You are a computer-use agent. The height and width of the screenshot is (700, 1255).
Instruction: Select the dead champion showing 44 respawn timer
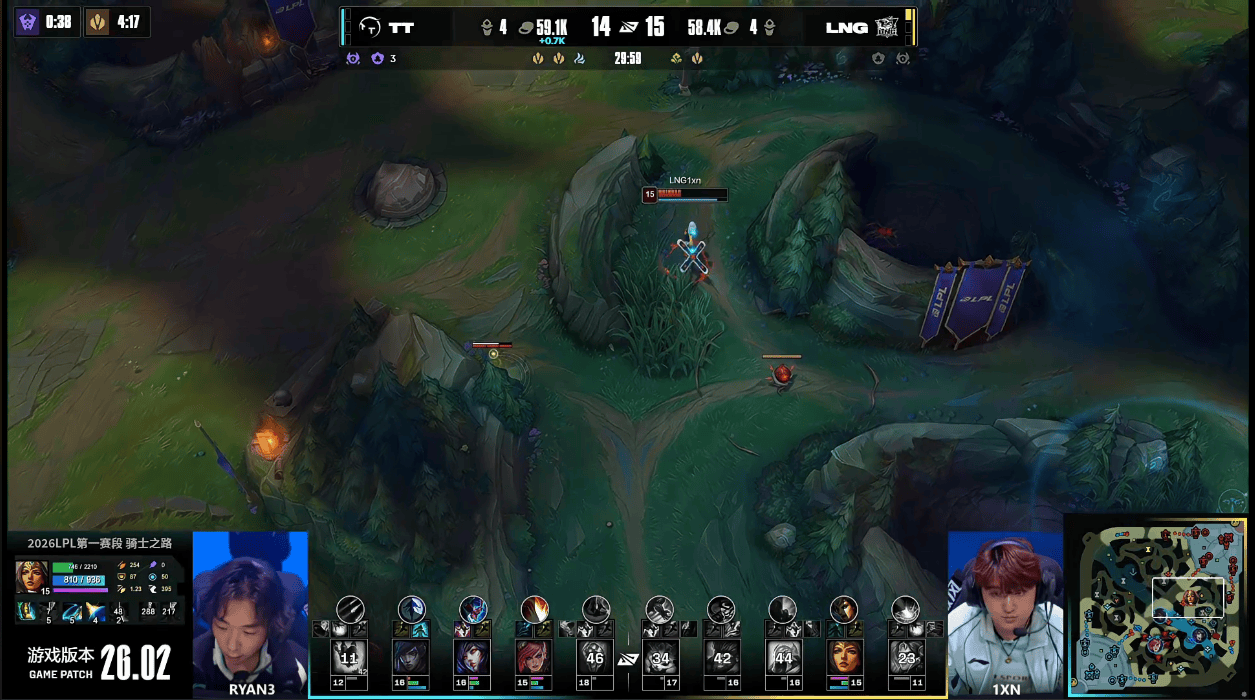tap(783, 657)
